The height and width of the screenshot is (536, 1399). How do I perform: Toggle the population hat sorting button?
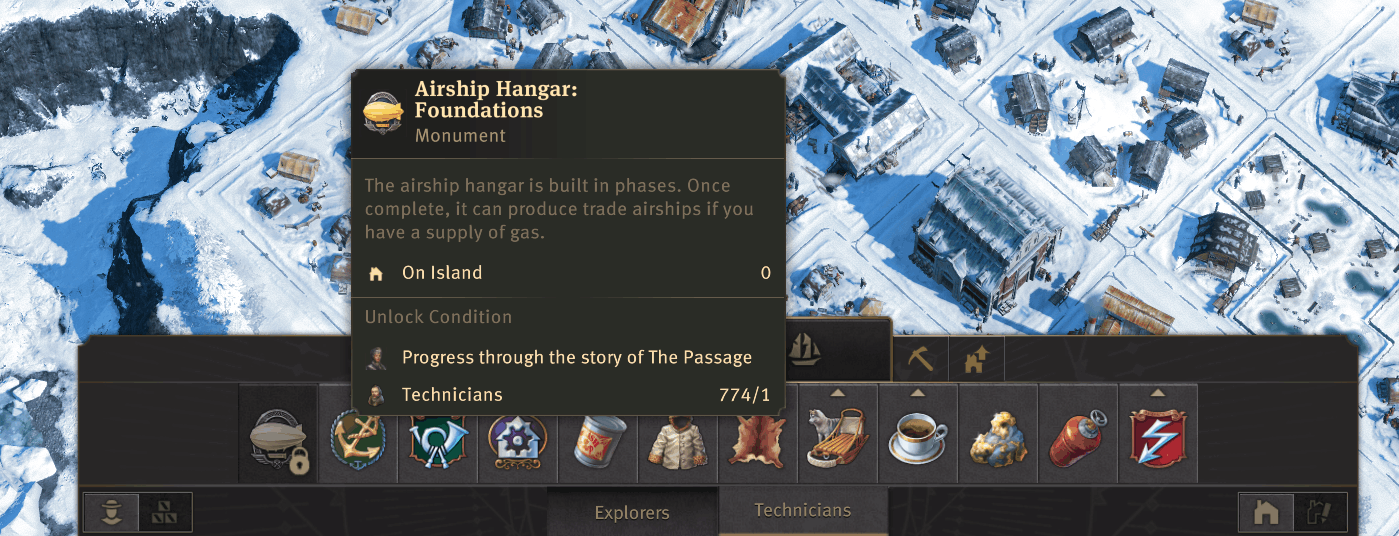tap(112, 513)
